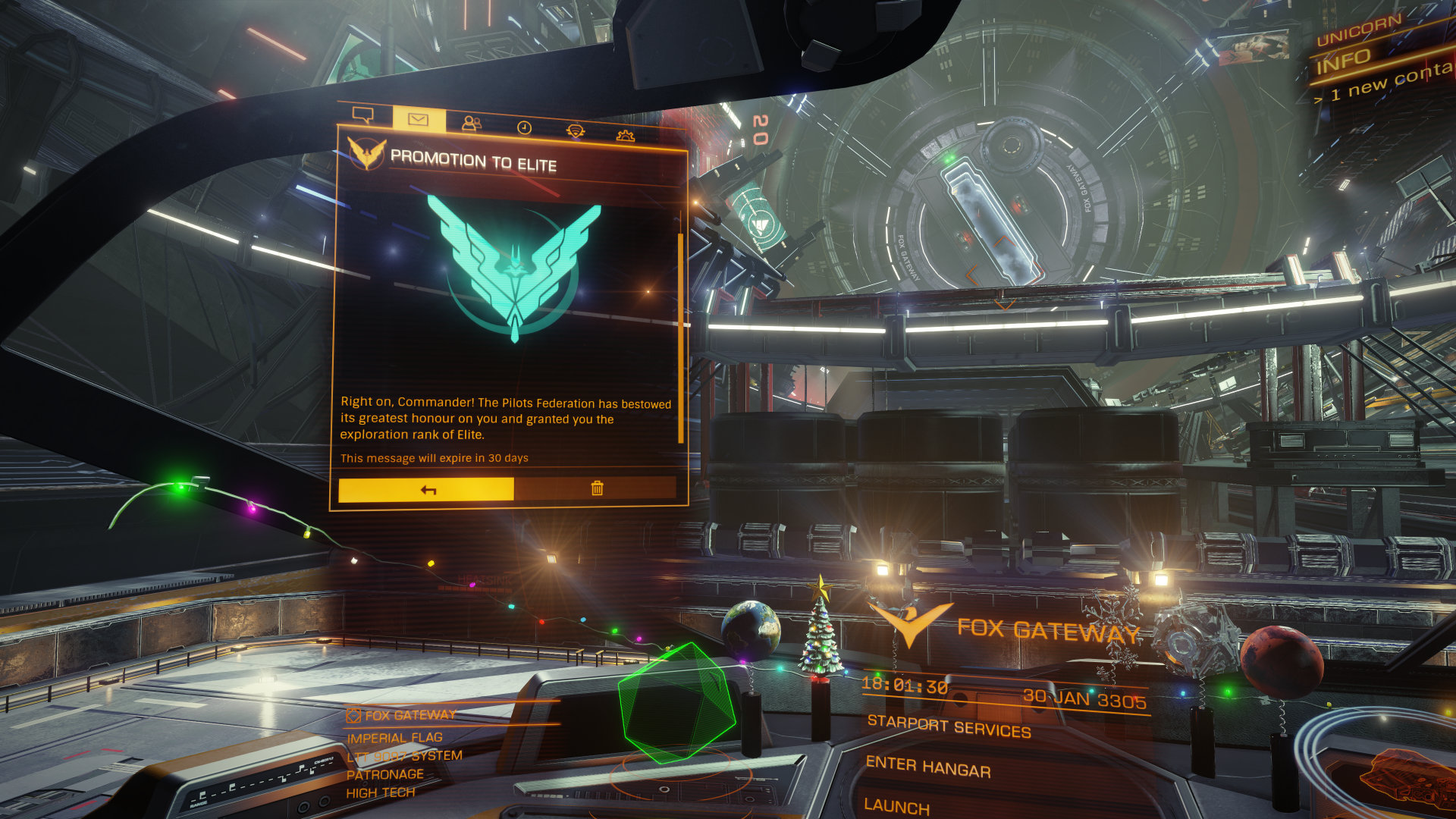Open the shield-shaped signal icon tab
Image resolution: width=1456 pixels, height=819 pixels.
tap(576, 131)
